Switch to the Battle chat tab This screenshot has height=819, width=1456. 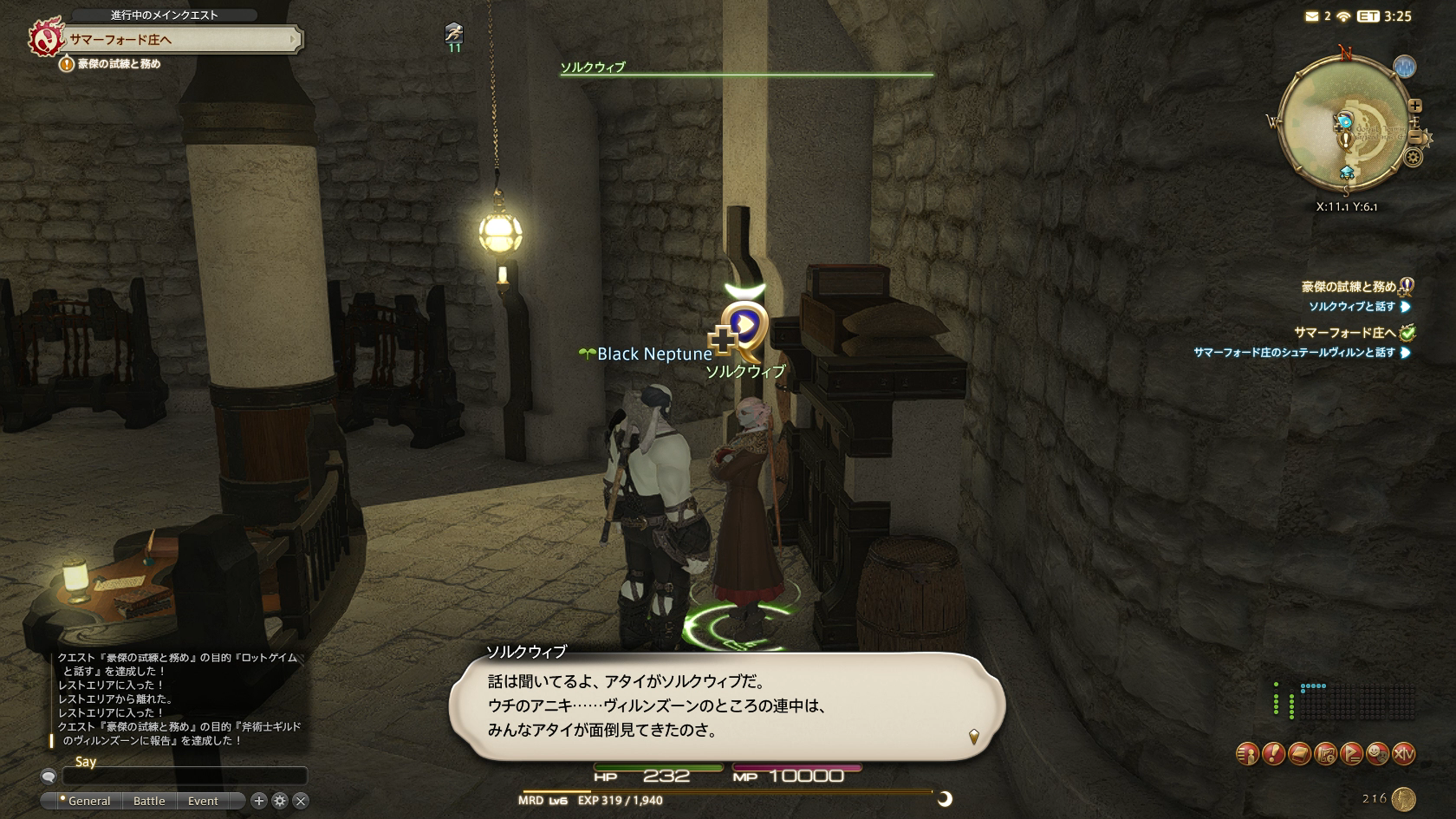point(149,801)
